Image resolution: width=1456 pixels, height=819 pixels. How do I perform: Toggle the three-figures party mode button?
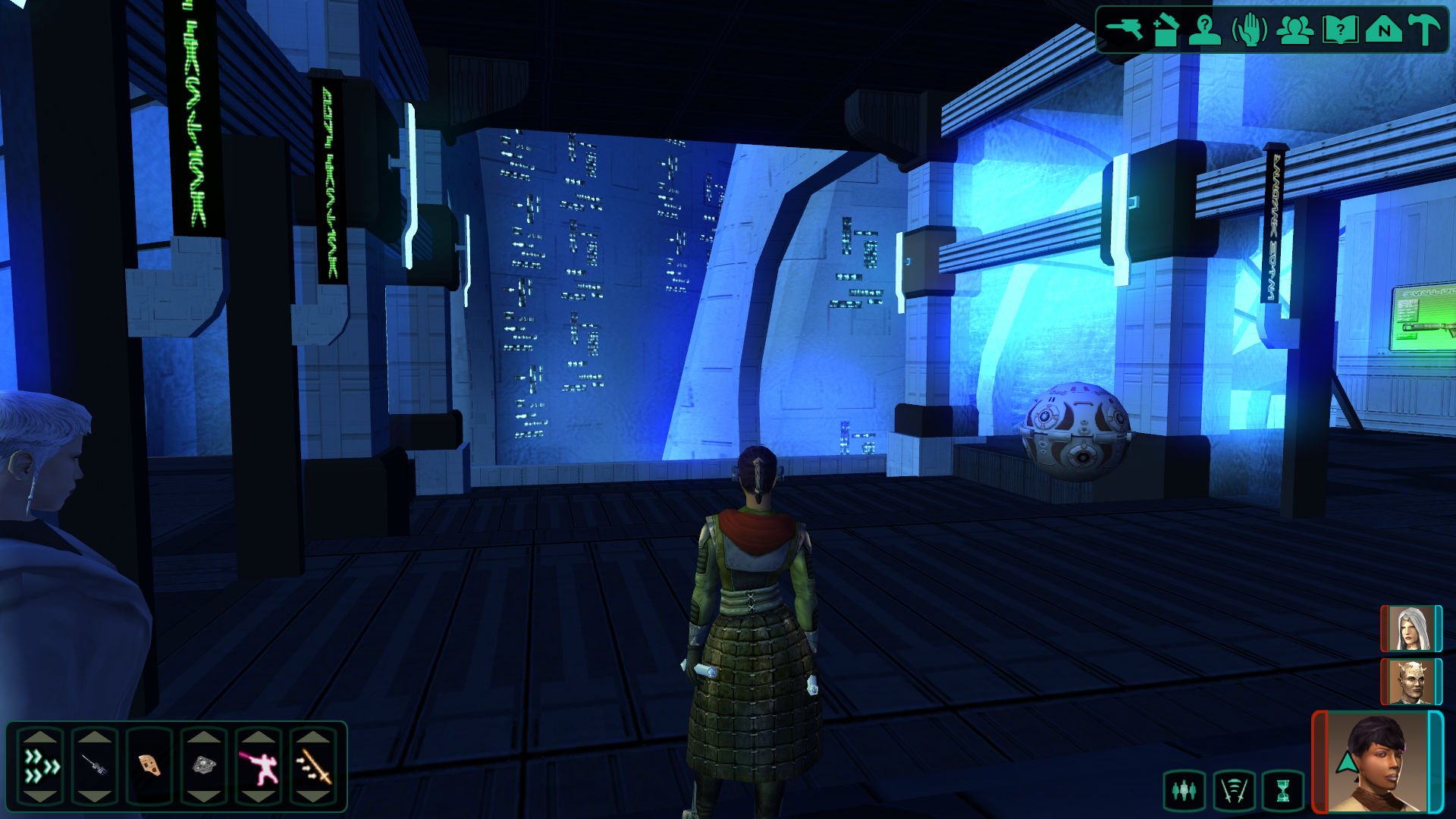click(1184, 791)
